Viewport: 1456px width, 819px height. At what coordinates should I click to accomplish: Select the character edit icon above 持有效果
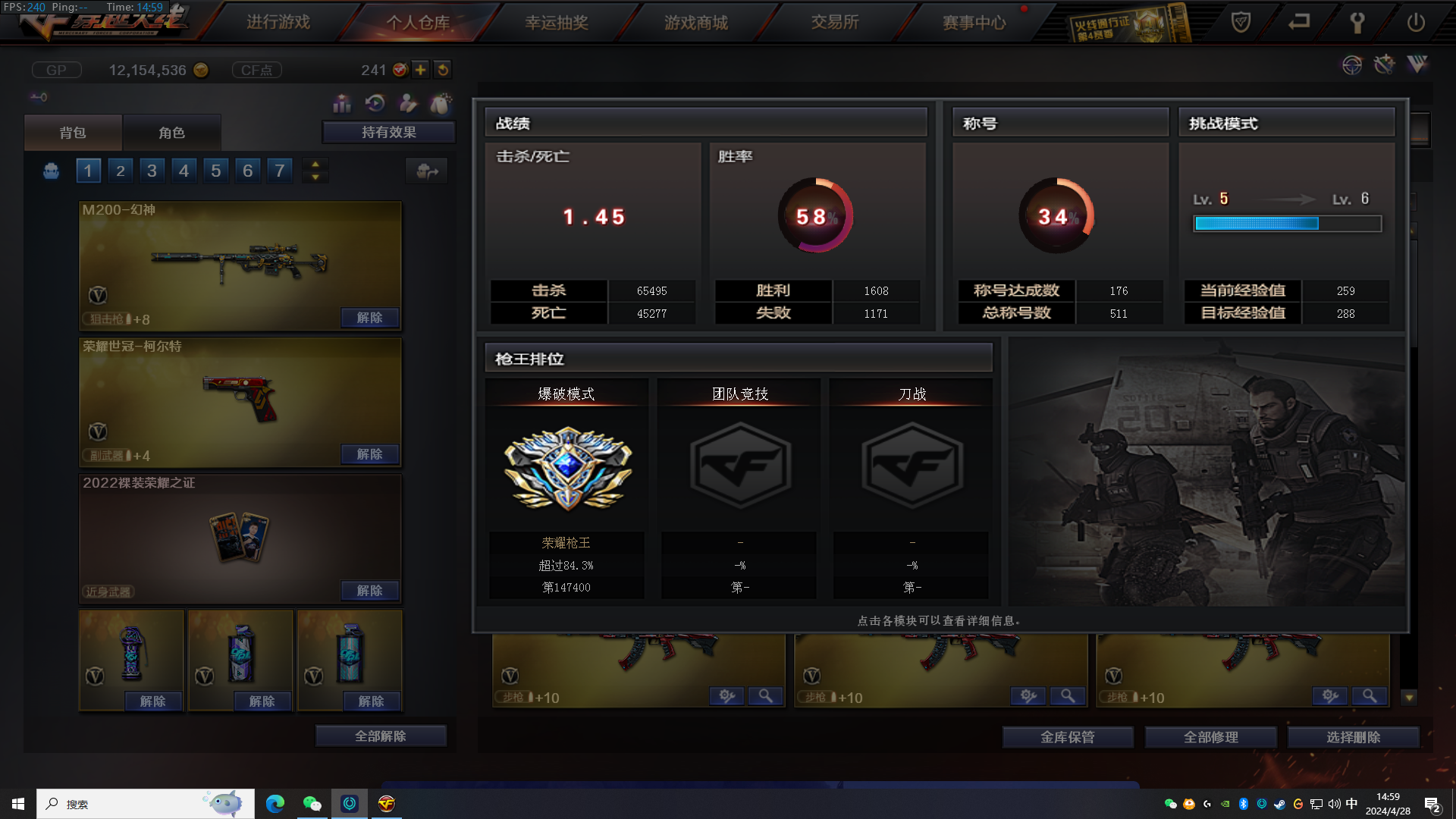point(407,104)
